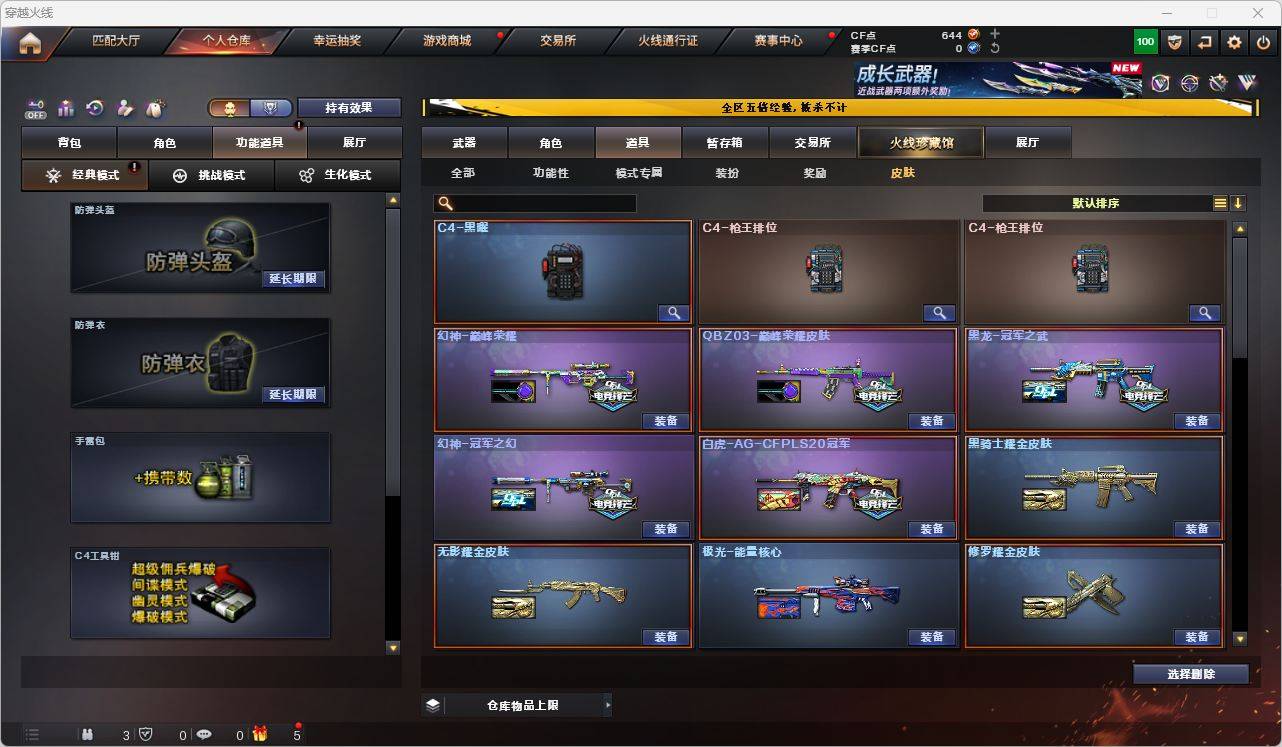Click the wrench repair icon near NEW banner
This screenshot has width=1282, height=747.
tap(1219, 83)
